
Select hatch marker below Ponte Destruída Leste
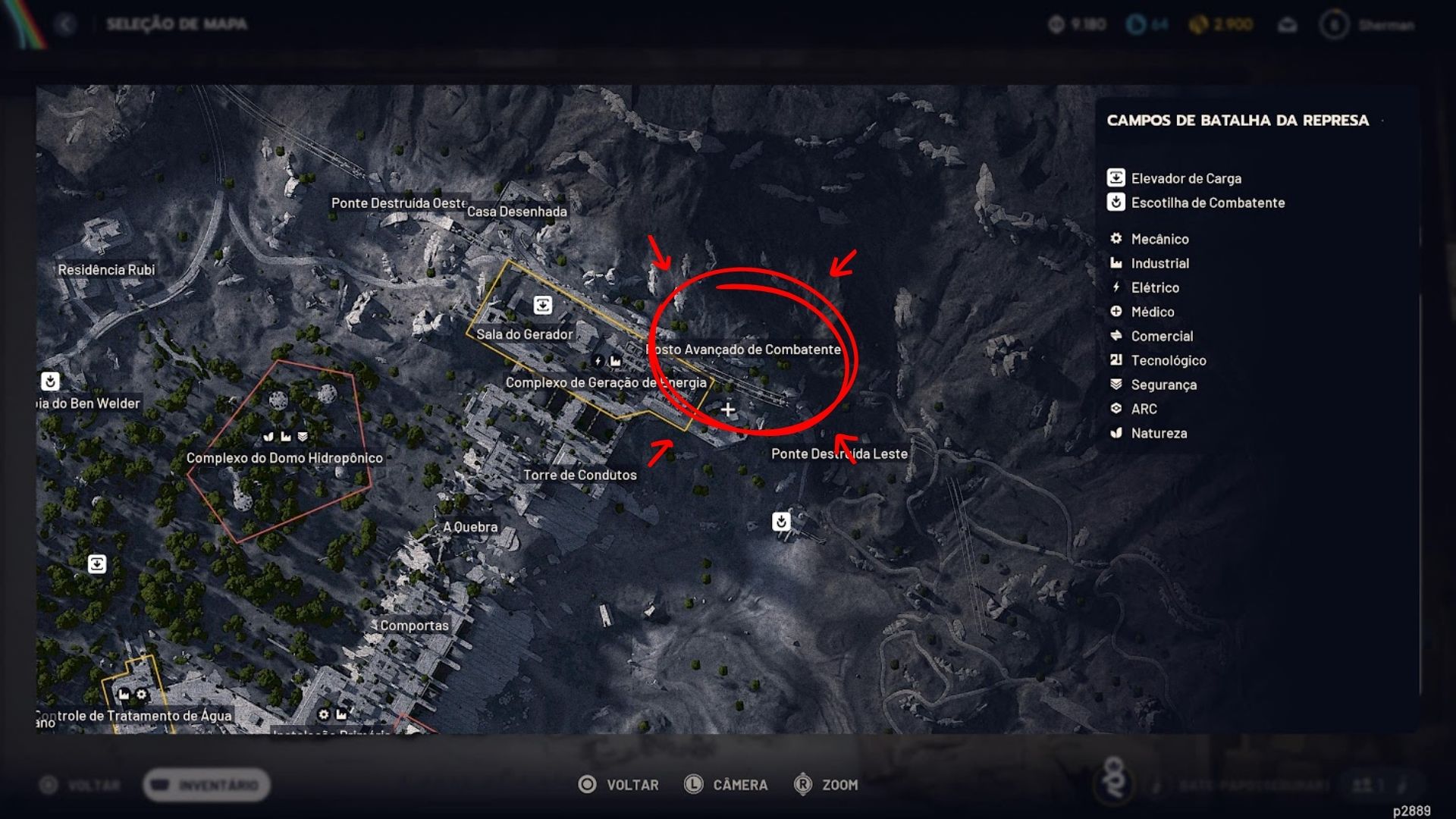pyautogui.click(x=781, y=522)
